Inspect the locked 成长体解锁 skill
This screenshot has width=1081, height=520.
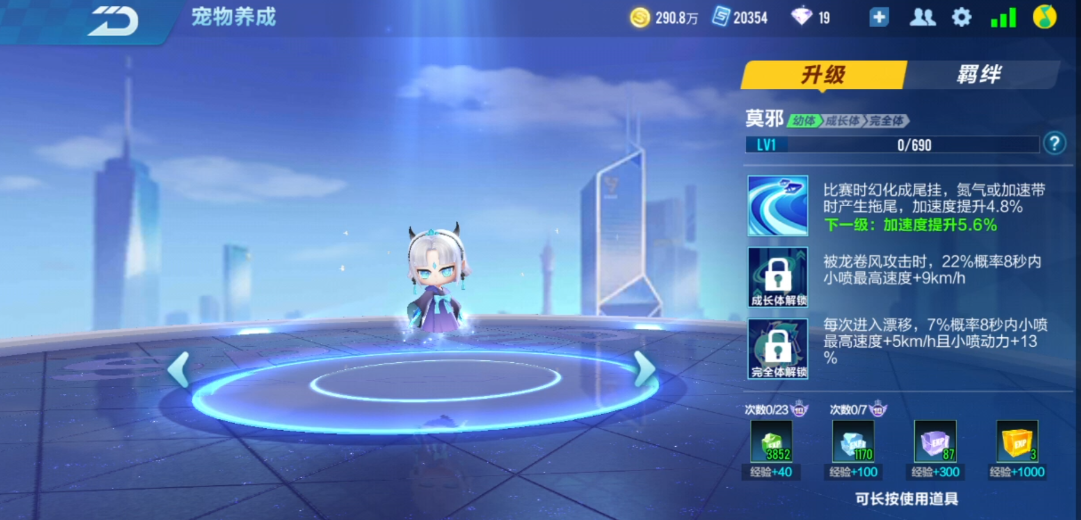(777, 277)
